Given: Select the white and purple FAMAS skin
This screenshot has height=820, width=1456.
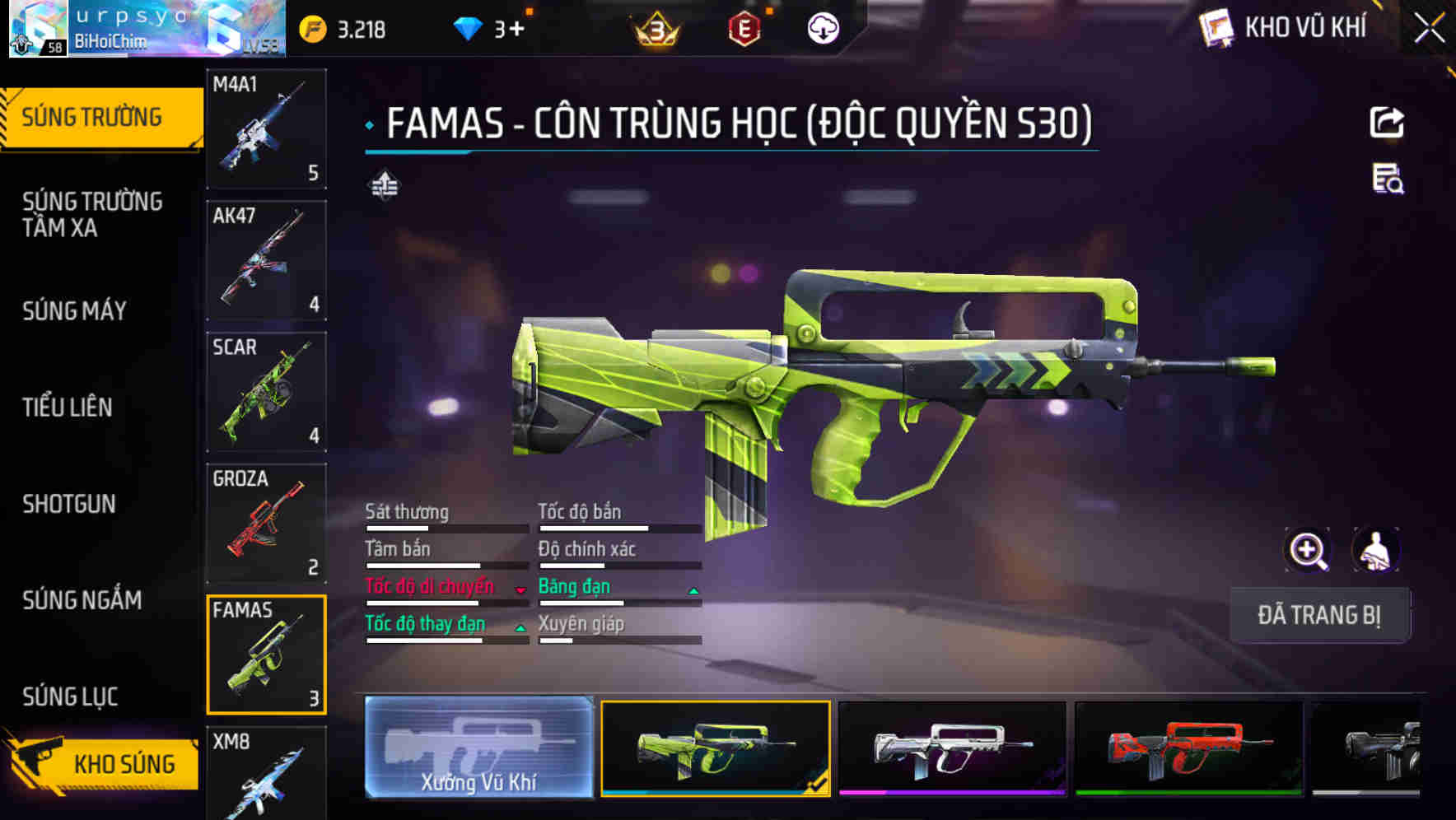Looking at the screenshot, I should (x=952, y=749).
